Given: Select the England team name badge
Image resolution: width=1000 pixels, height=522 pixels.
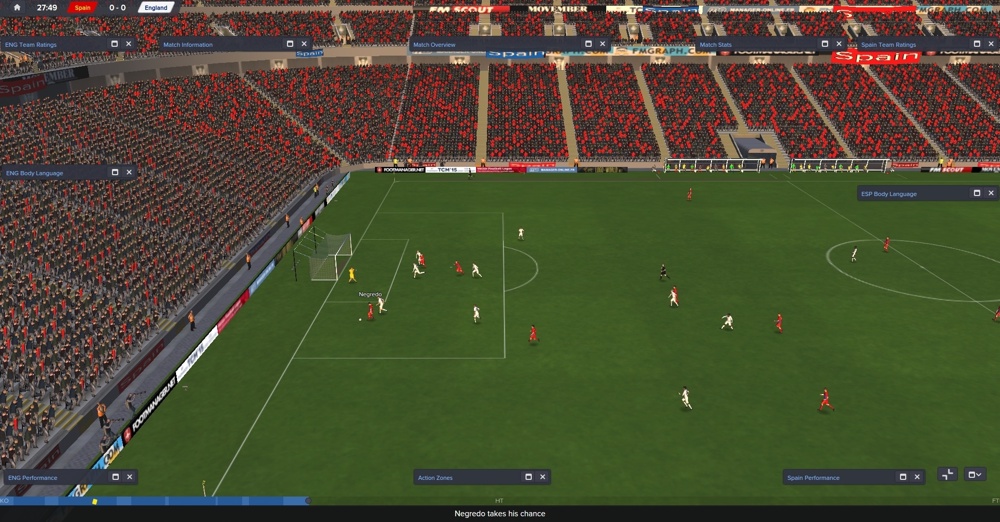Looking at the screenshot, I should [x=155, y=7].
